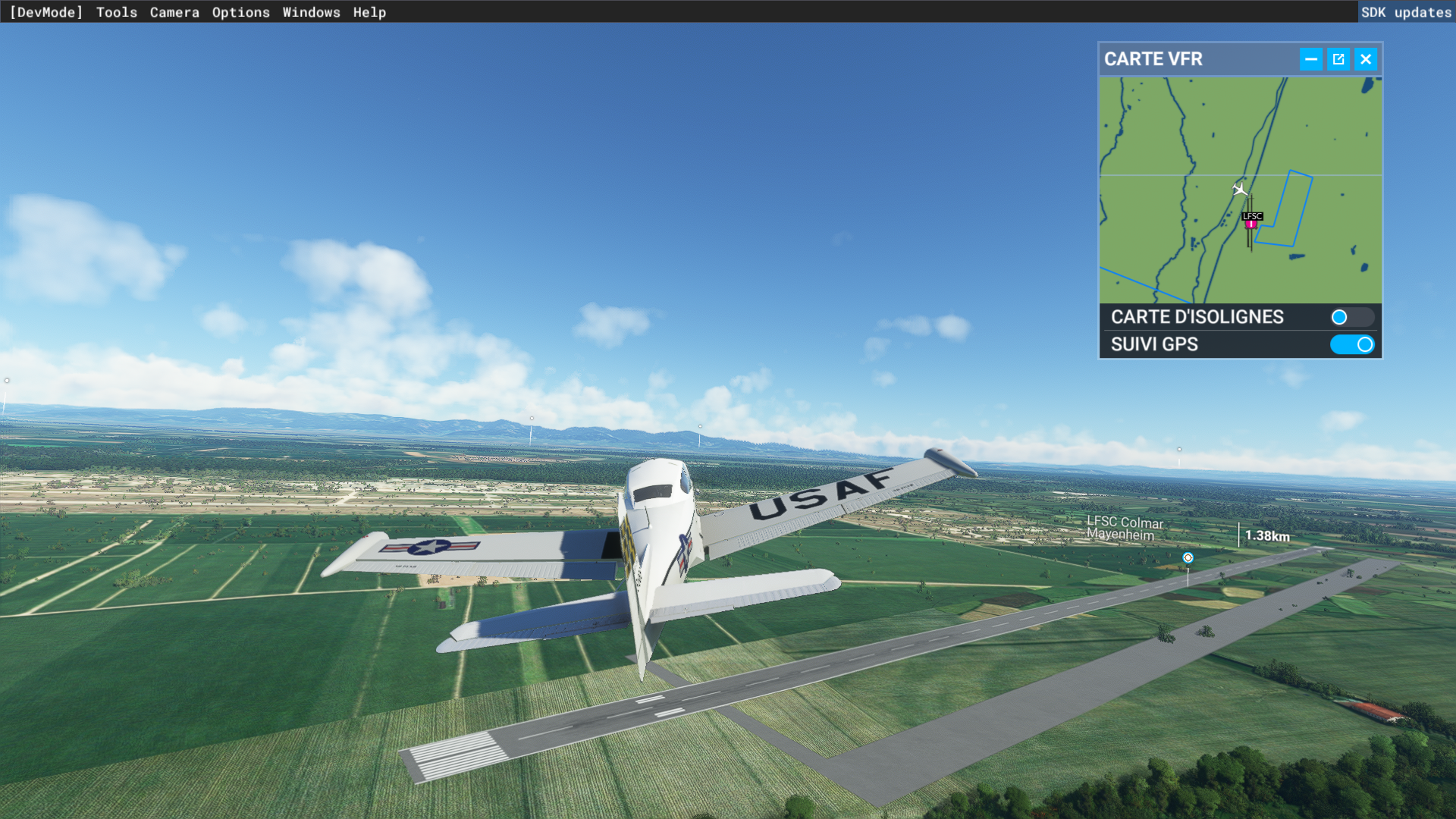Pop out the Carte VFR window

click(x=1338, y=59)
